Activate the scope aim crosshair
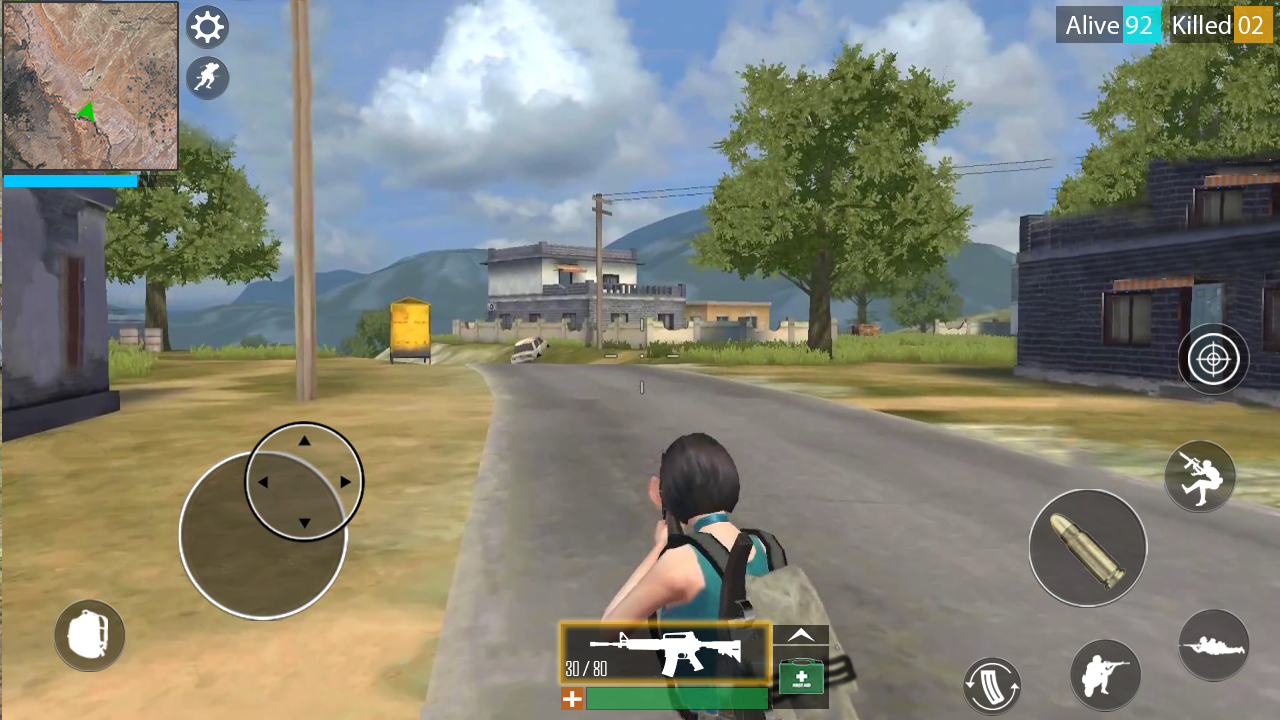The width and height of the screenshot is (1280, 720). 1213,358
